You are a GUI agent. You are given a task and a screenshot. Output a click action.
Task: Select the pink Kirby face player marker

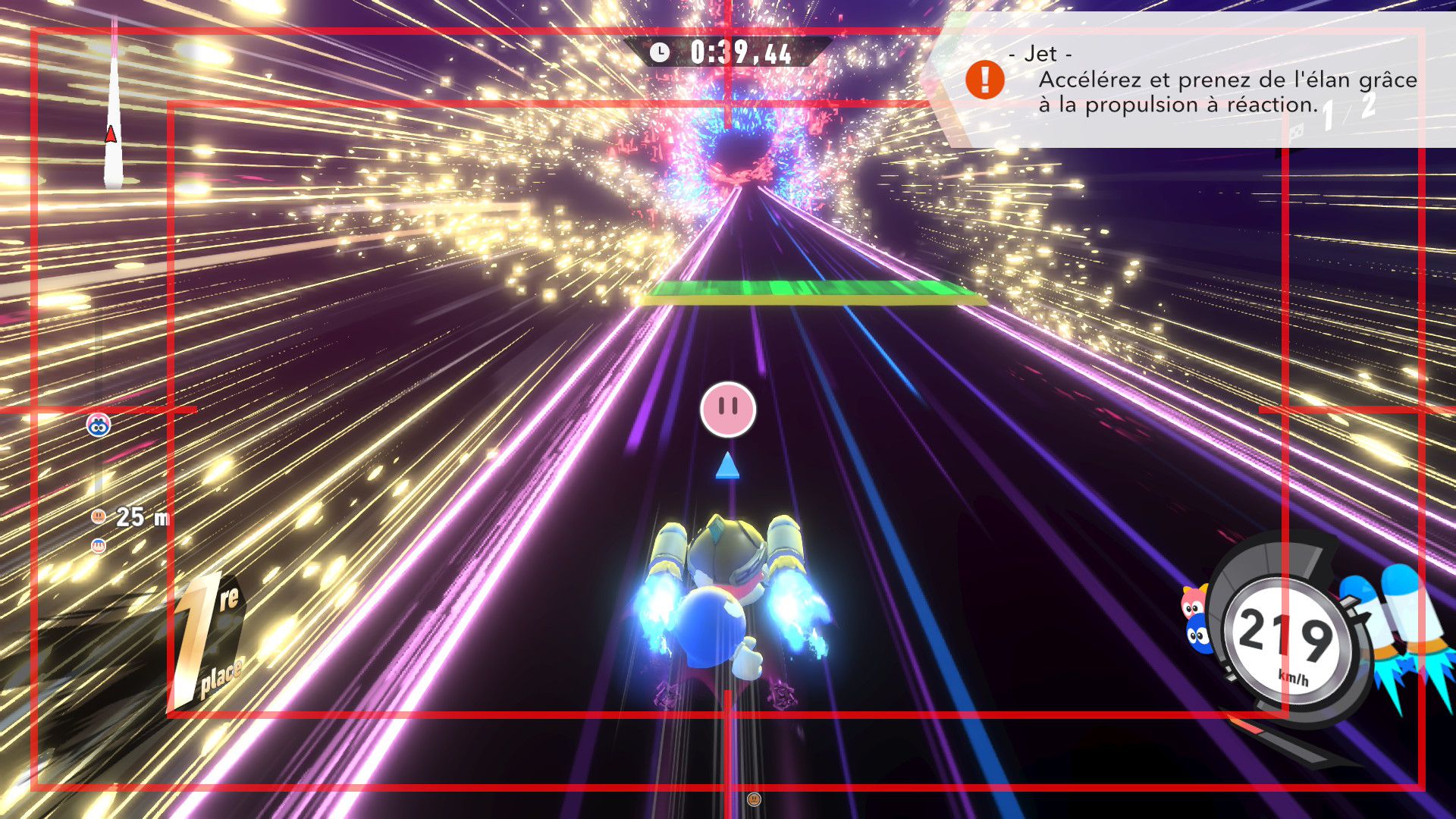pyautogui.click(x=728, y=409)
